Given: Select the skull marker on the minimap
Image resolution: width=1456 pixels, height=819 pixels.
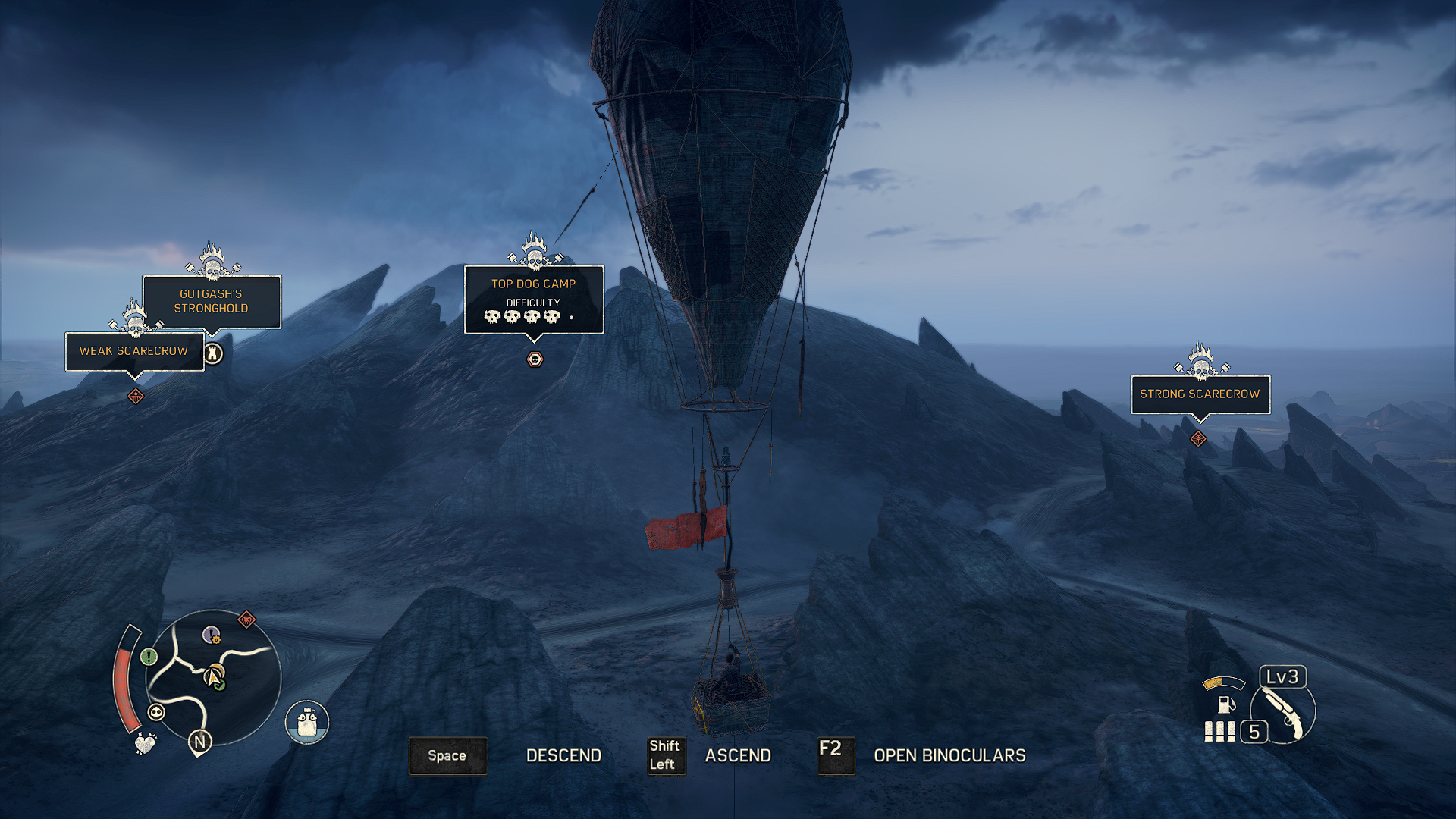Looking at the screenshot, I should click(x=156, y=712).
